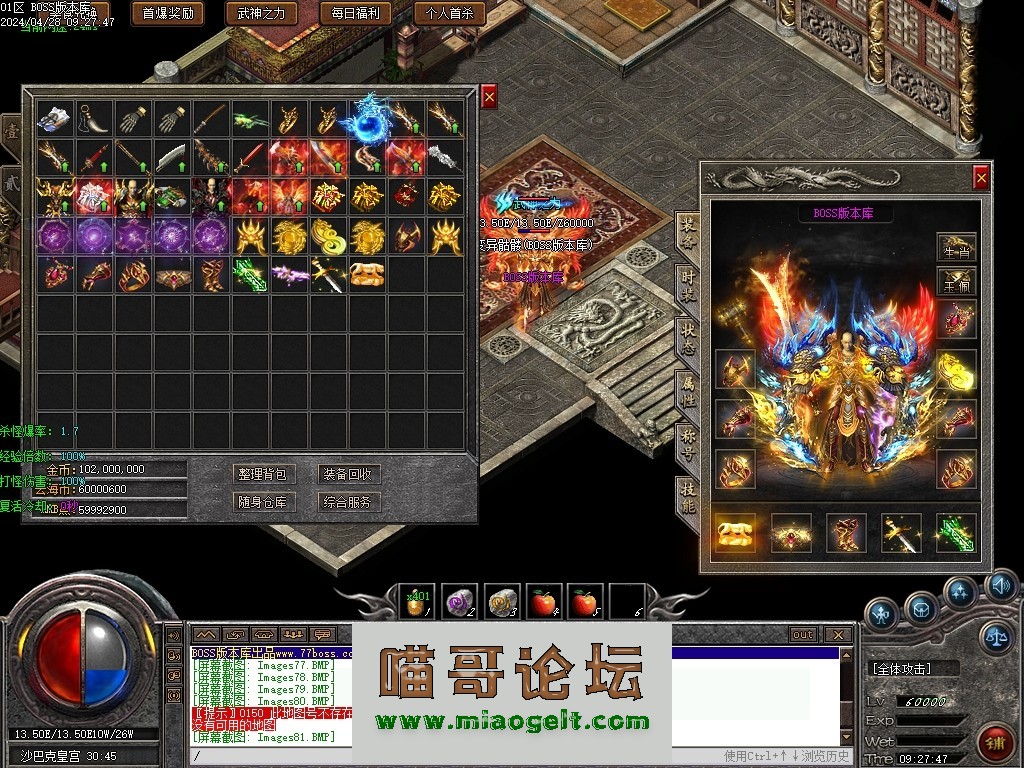The image size is (1024, 768).
Task: Close the inventory bag window
Action: tap(489, 97)
